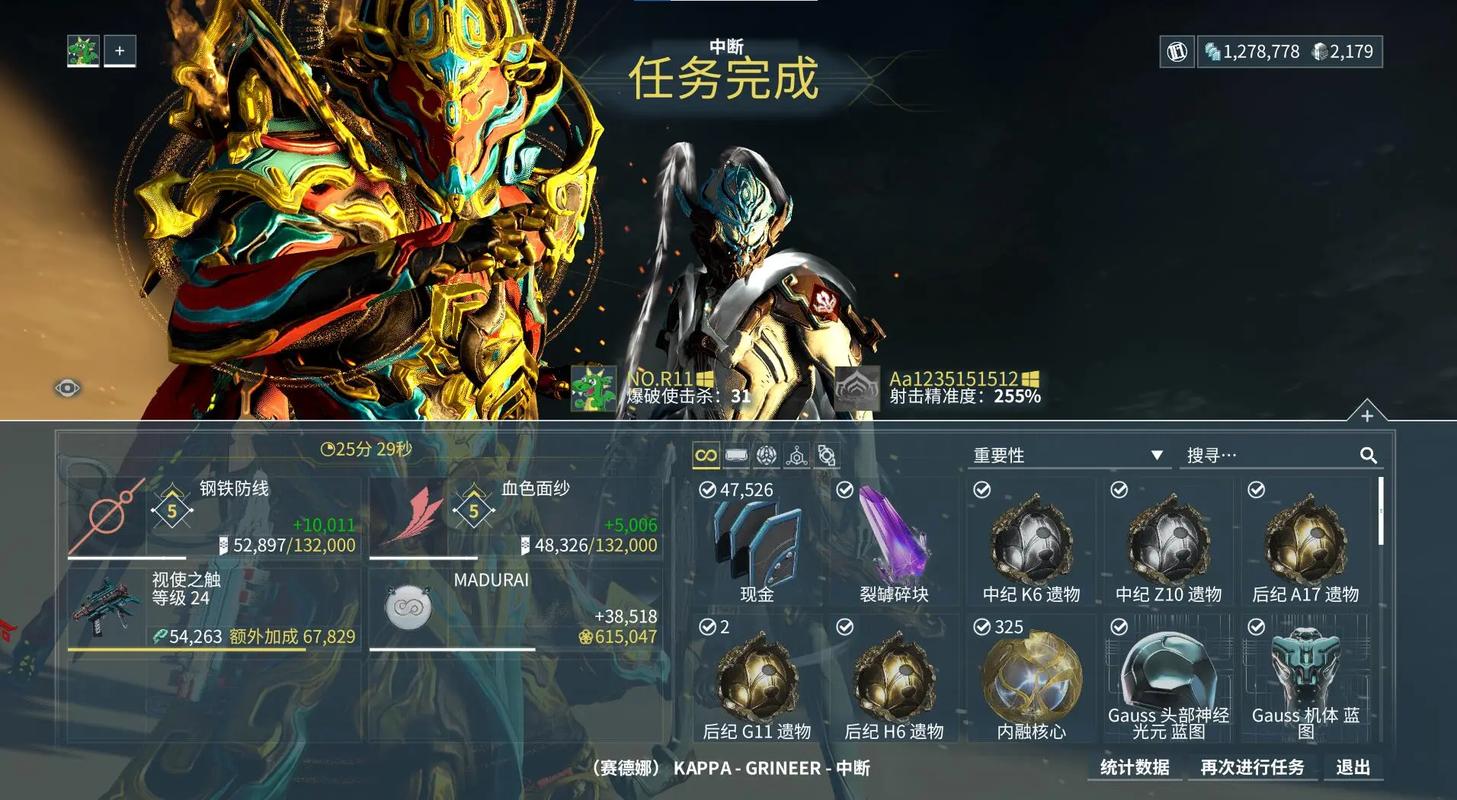
Task: Click the checkmark on 内融核心 reward
Action: (981, 627)
